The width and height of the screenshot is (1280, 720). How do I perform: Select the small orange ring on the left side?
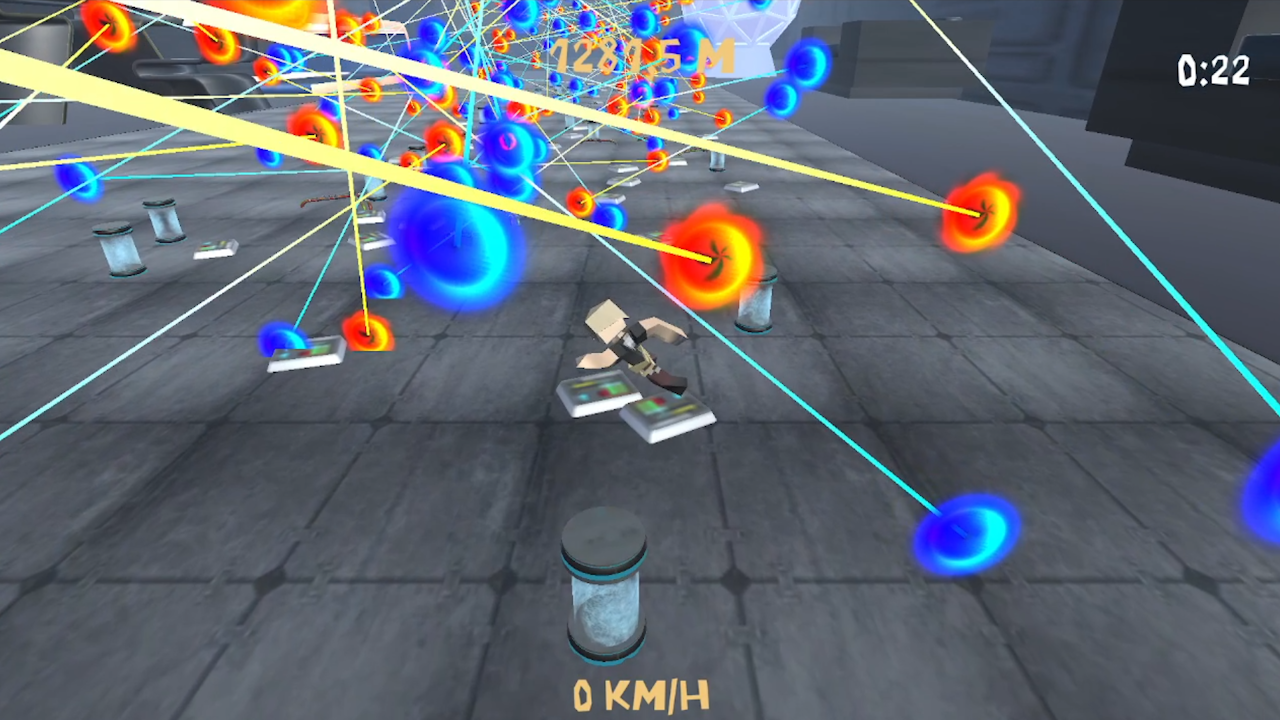click(x=367, y=333)
